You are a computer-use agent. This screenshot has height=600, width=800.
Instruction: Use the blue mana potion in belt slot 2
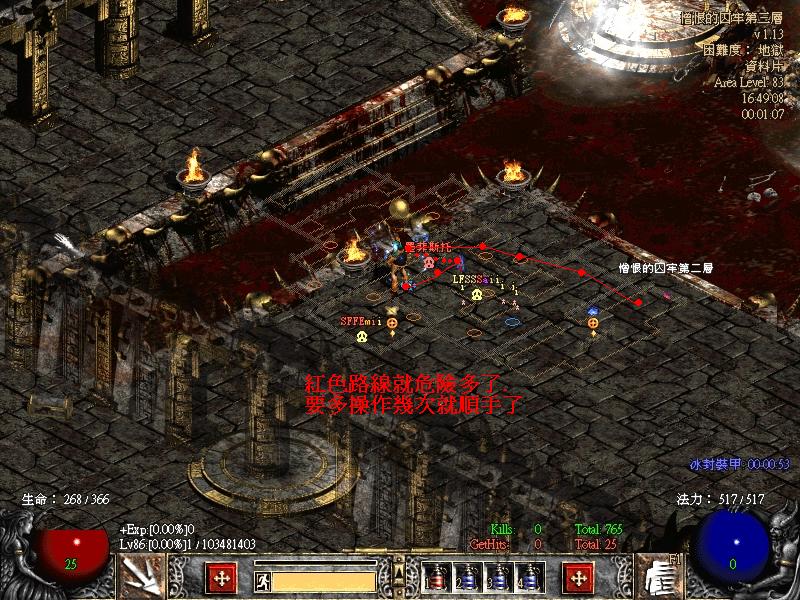tap(467, 578)
